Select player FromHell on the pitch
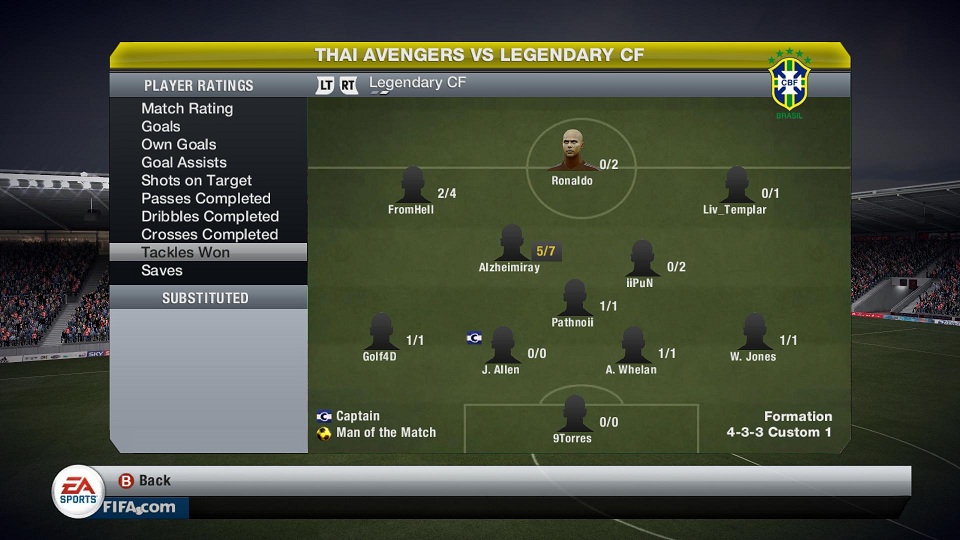 [412, 186]
